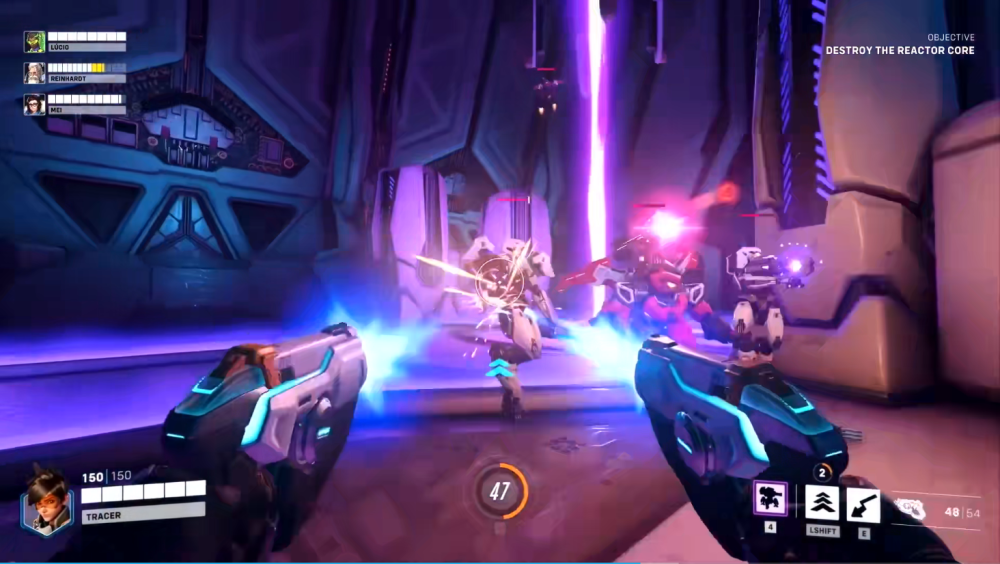The image size is (1000, 564).
Task: Click the Destroy the Reactor Core objective
Action: (x=900, y=50)
